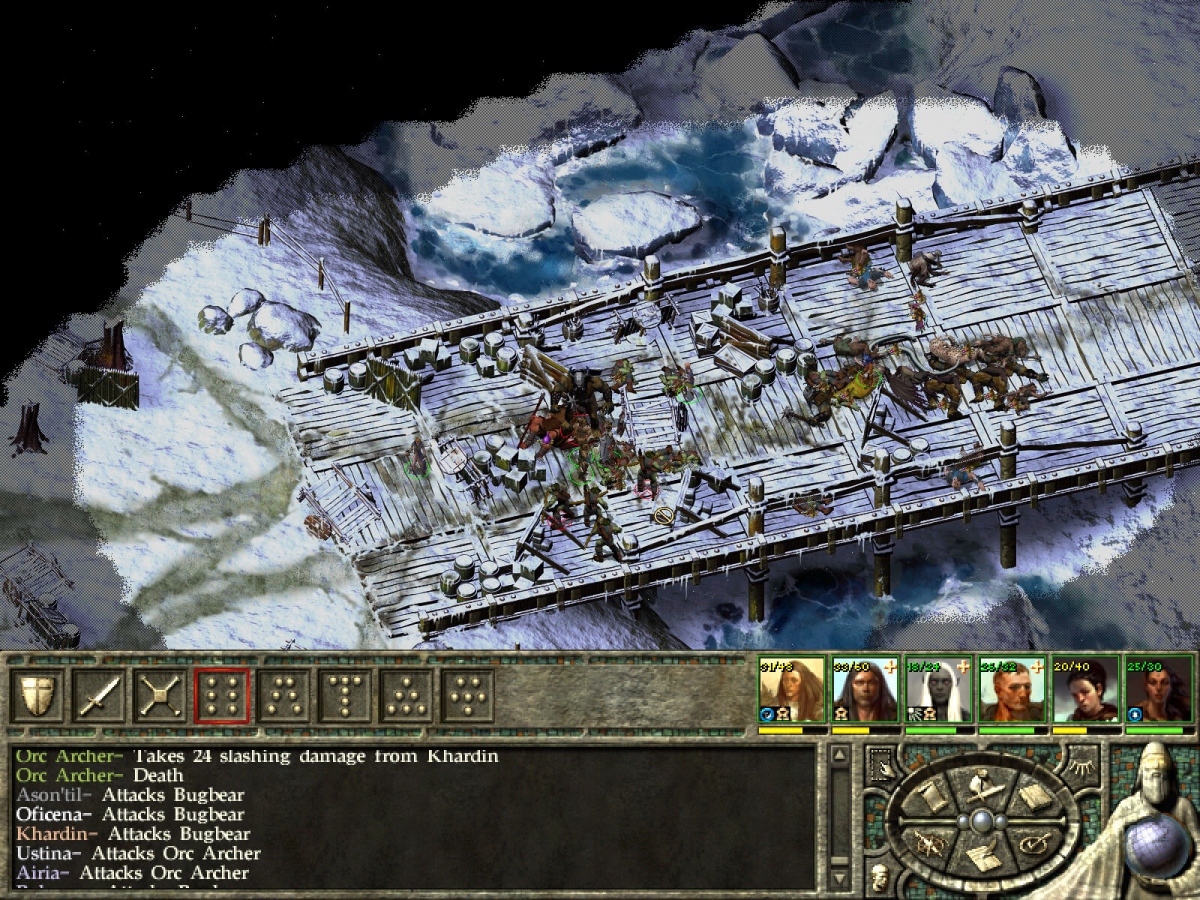The height and width of the screenshot is (900, 1200).
Task: Click the message log's scroll-up arrow
Action: [838, 755]
